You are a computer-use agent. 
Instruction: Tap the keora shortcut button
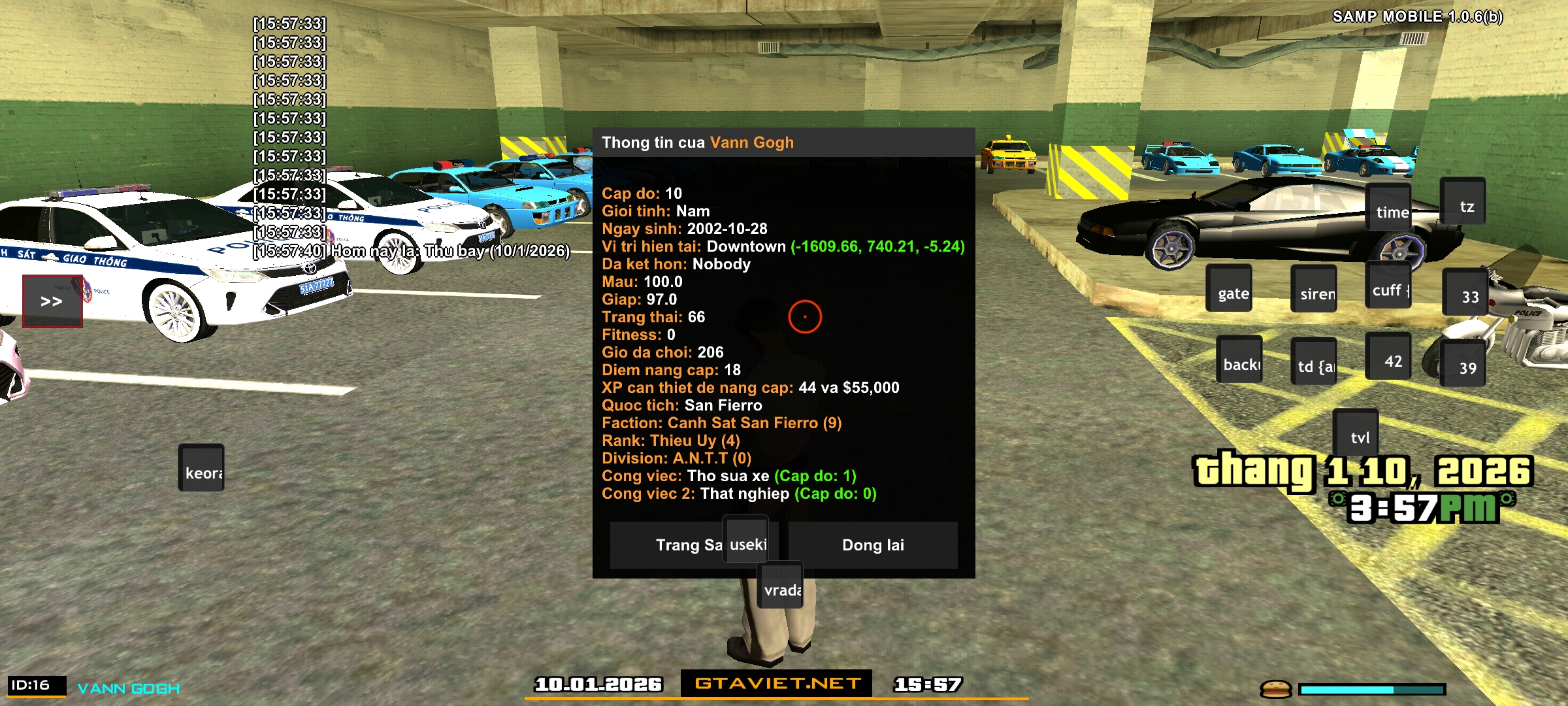coord(201,468)
